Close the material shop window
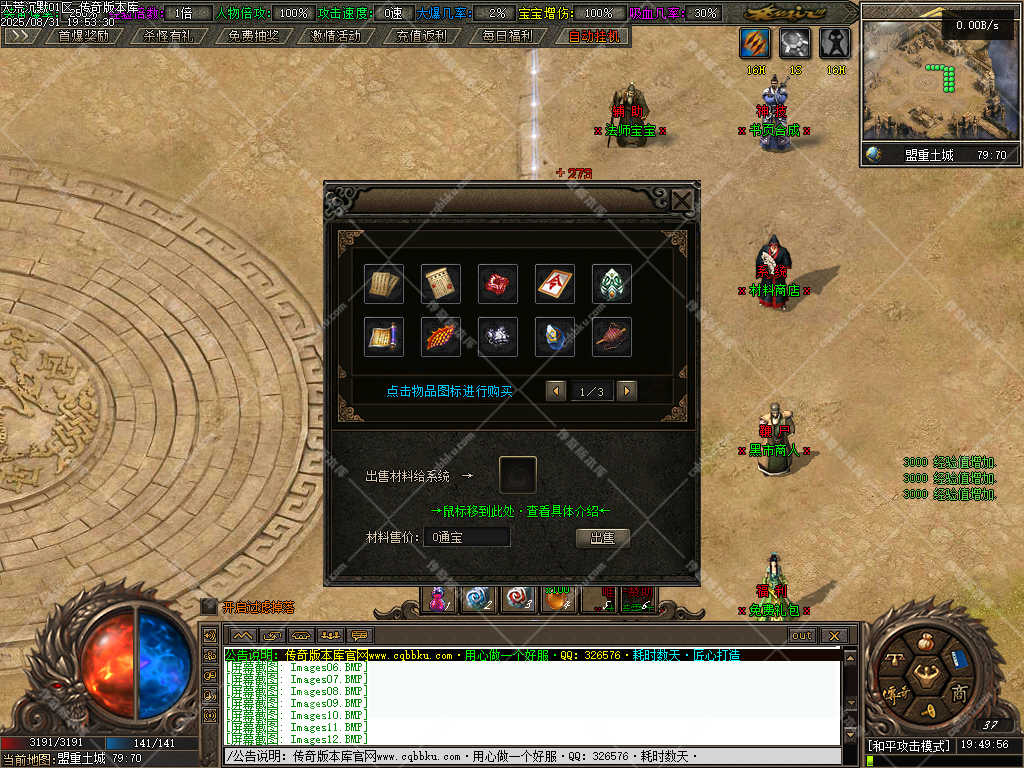 tap(681, 201)
